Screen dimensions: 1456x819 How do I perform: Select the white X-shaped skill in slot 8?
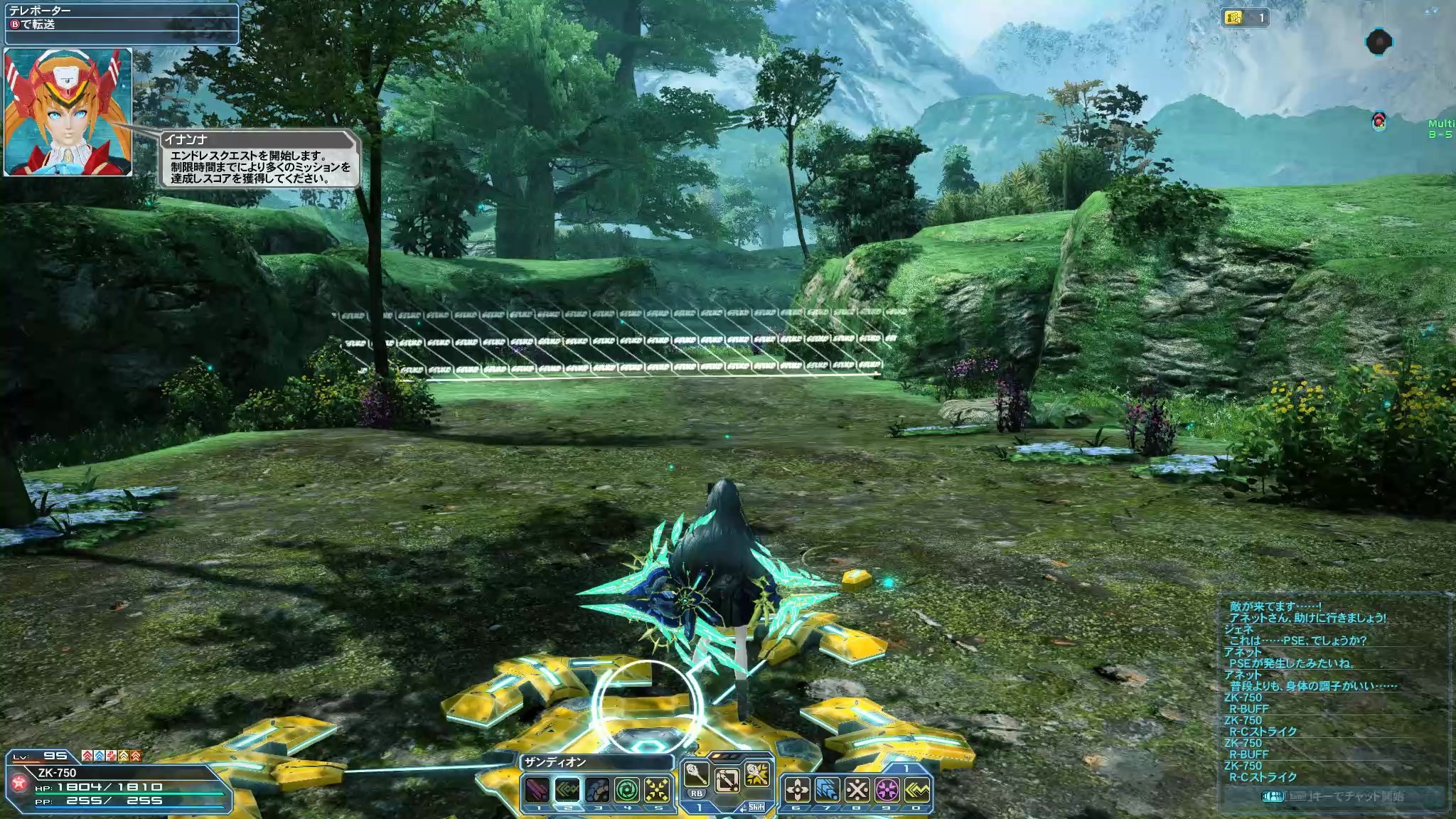coord(857,790)
